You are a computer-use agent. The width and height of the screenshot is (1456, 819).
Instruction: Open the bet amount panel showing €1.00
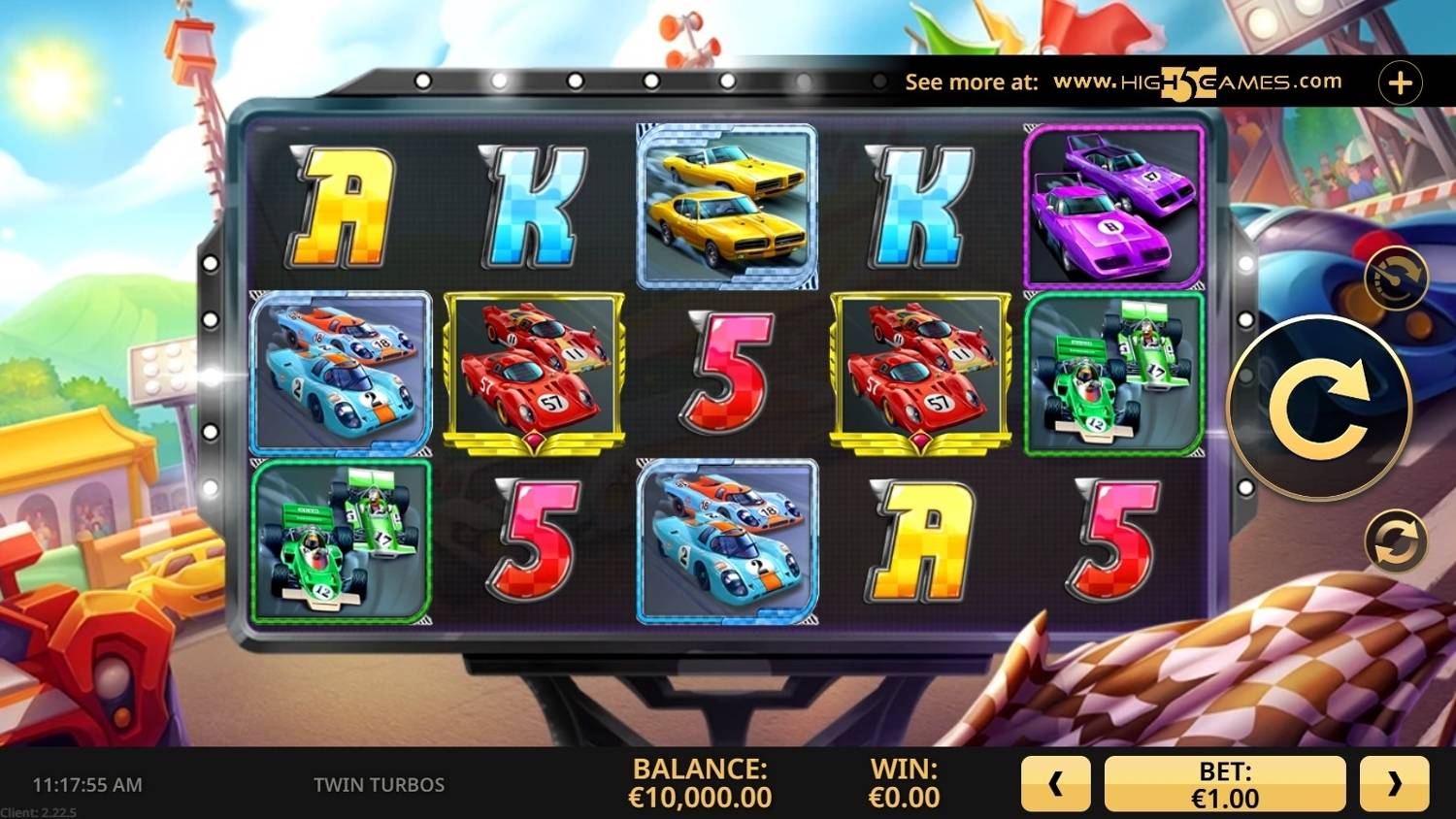point(1225,784)
